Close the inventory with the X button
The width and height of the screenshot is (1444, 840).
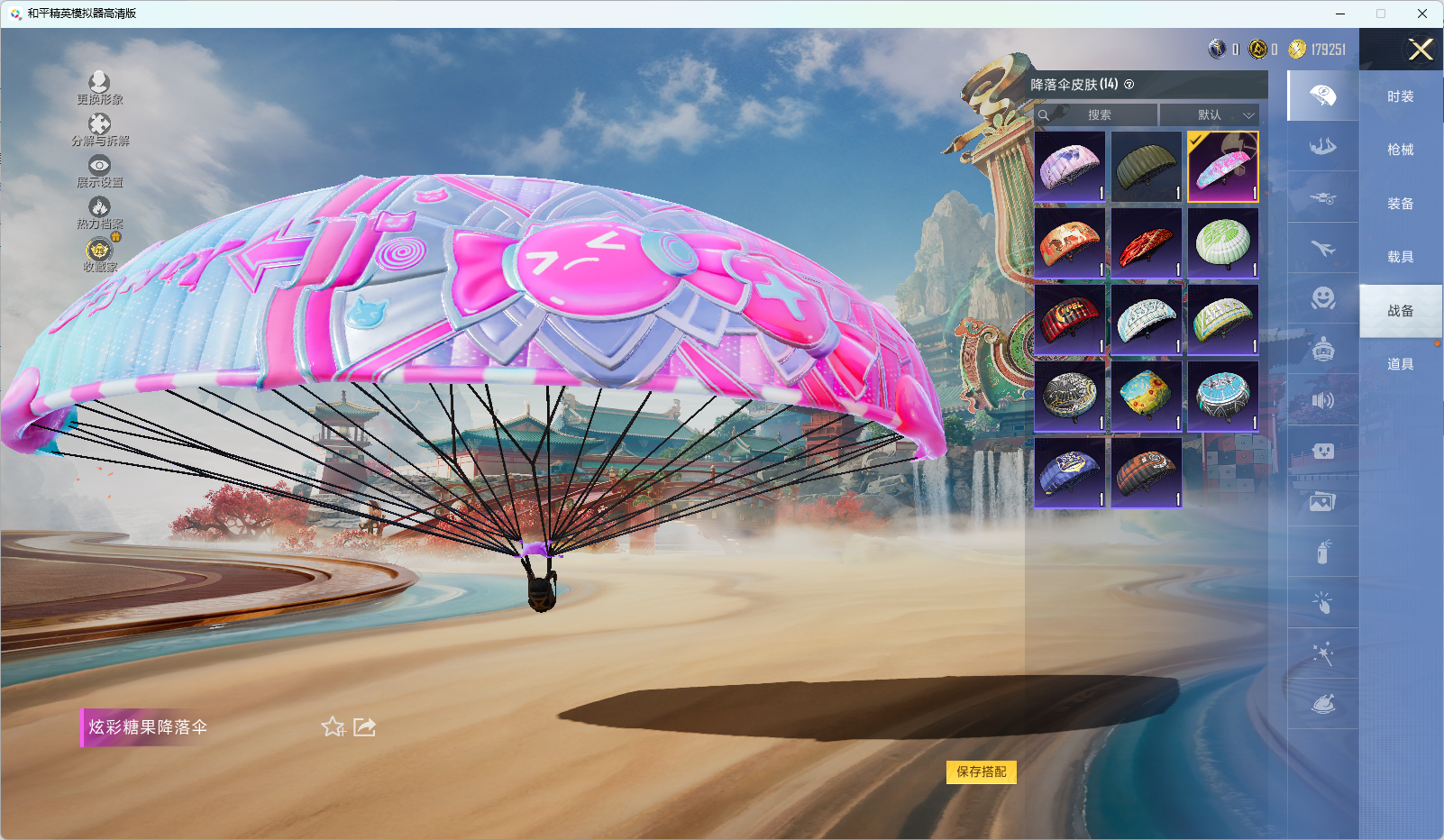[x=1421, y=50]
